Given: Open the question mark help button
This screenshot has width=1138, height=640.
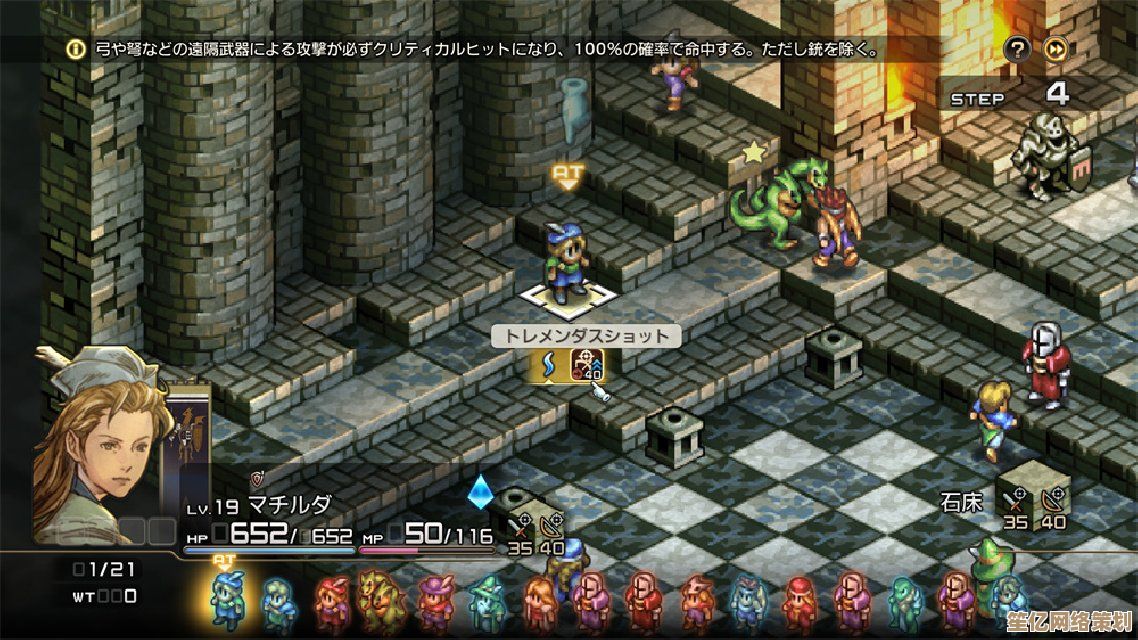Looking at the screenshot, I should coord(1018,49).
